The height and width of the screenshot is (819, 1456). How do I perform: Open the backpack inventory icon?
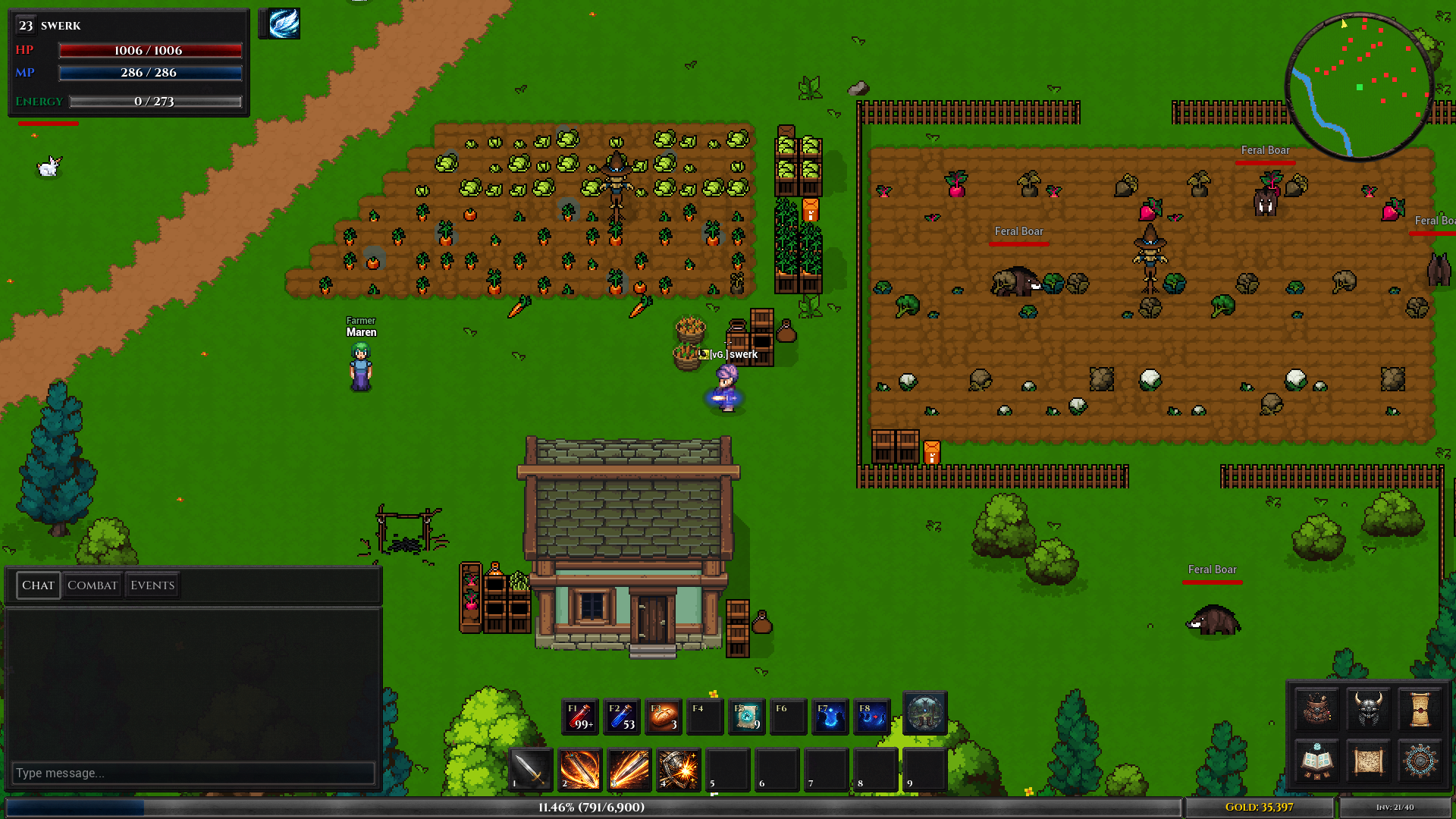[1316, 711]
